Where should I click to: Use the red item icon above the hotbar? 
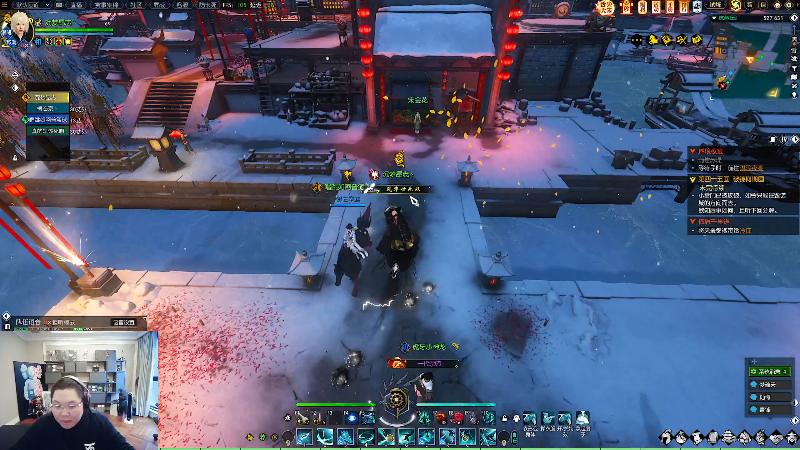[x=458, y=418]
